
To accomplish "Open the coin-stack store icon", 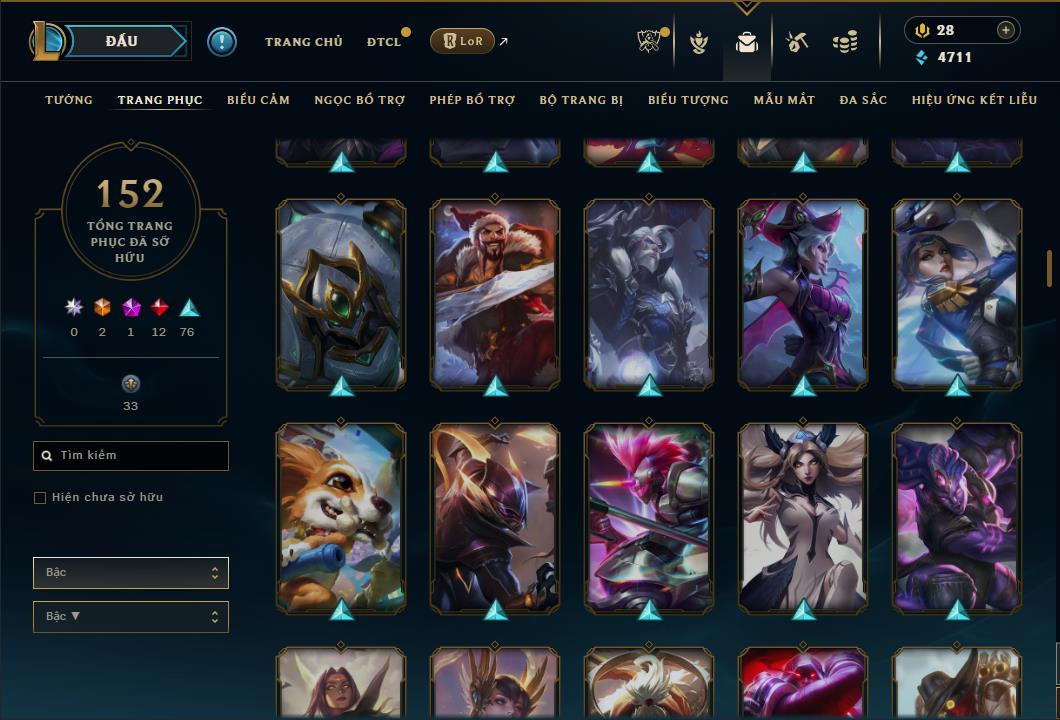I will click(x=845, y=42).
